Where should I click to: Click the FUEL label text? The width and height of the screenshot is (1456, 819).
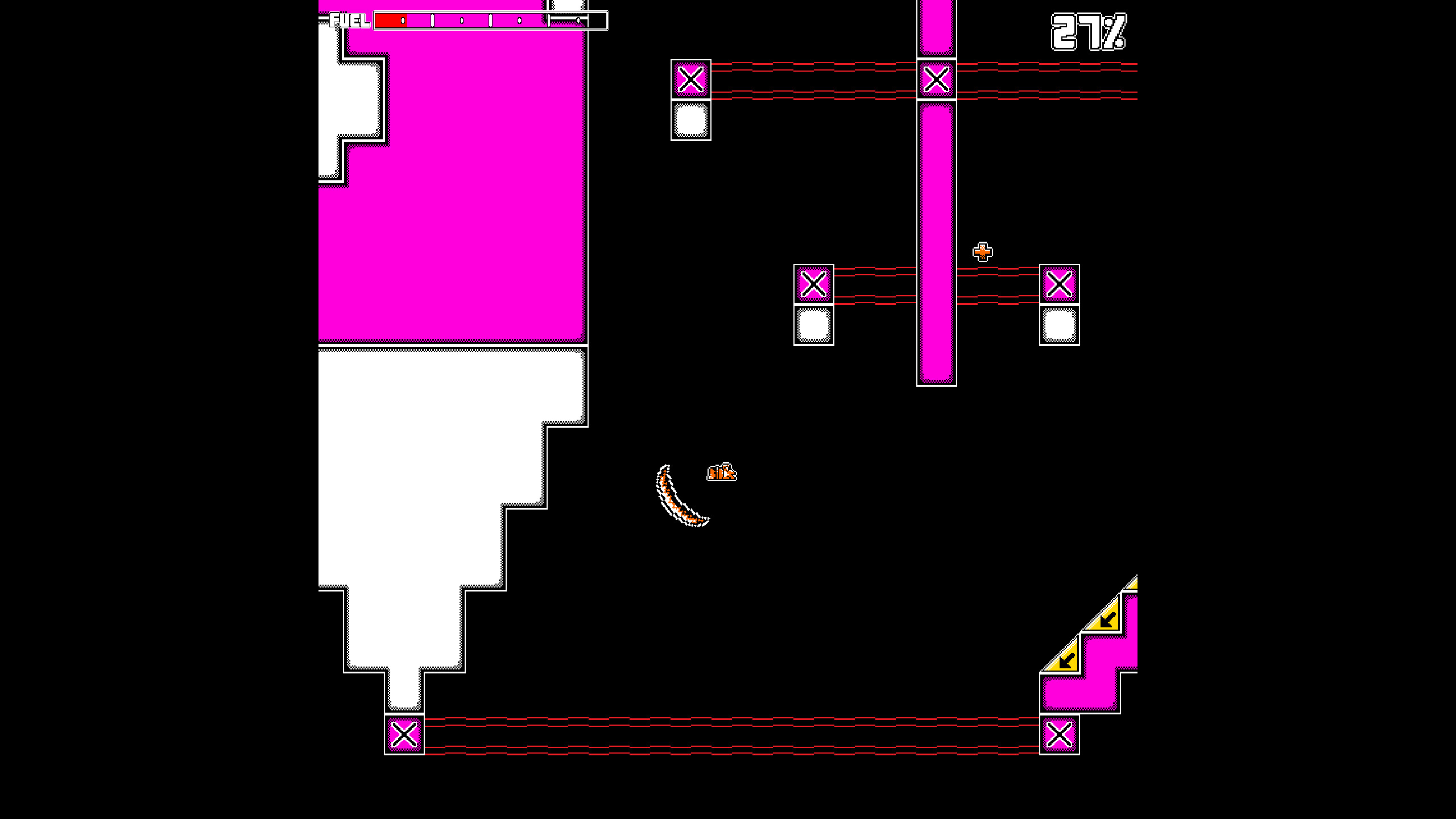point(349,21)
